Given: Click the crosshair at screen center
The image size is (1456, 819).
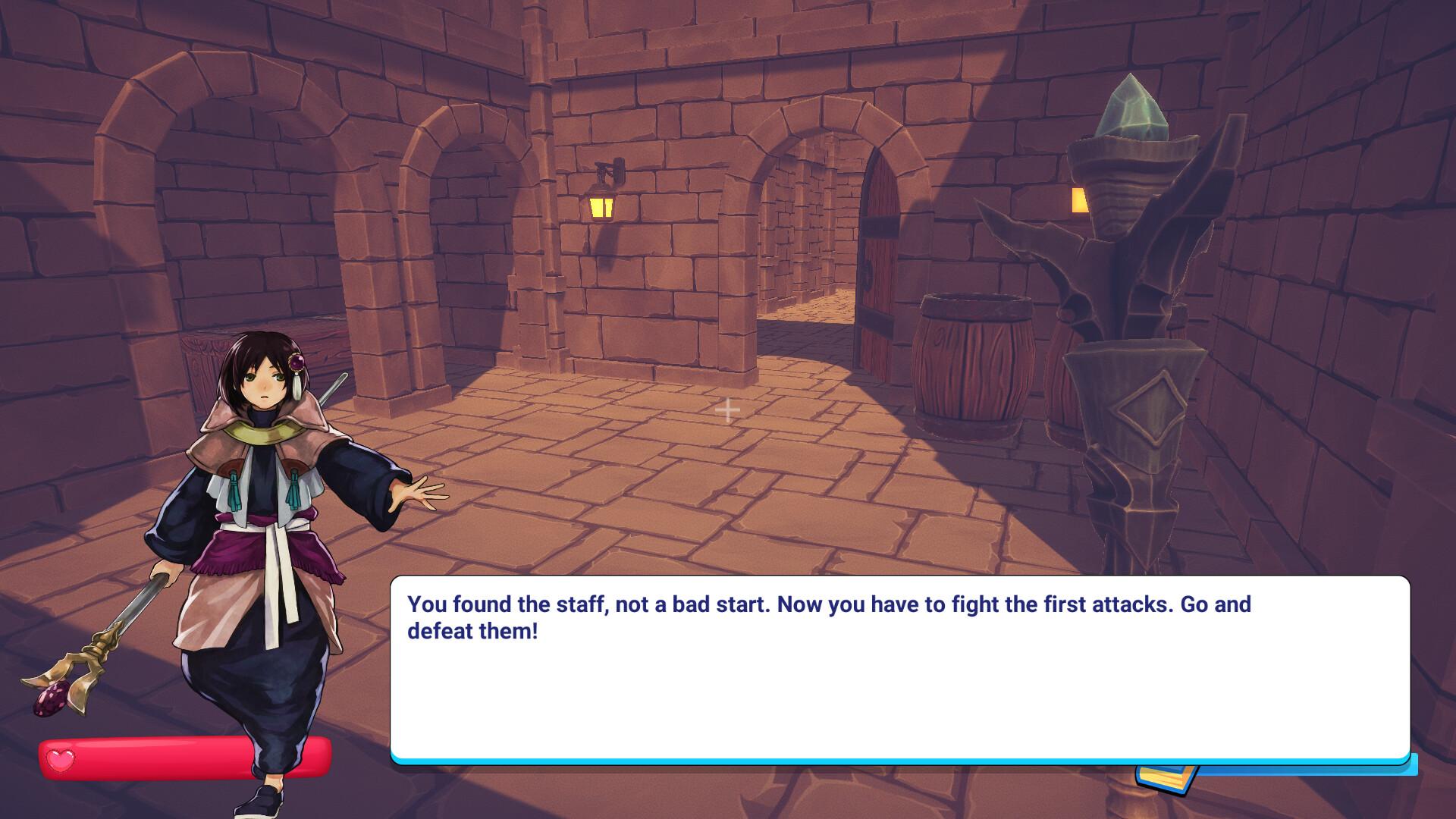Looking at the screenshot, I should tap(728, 409).
